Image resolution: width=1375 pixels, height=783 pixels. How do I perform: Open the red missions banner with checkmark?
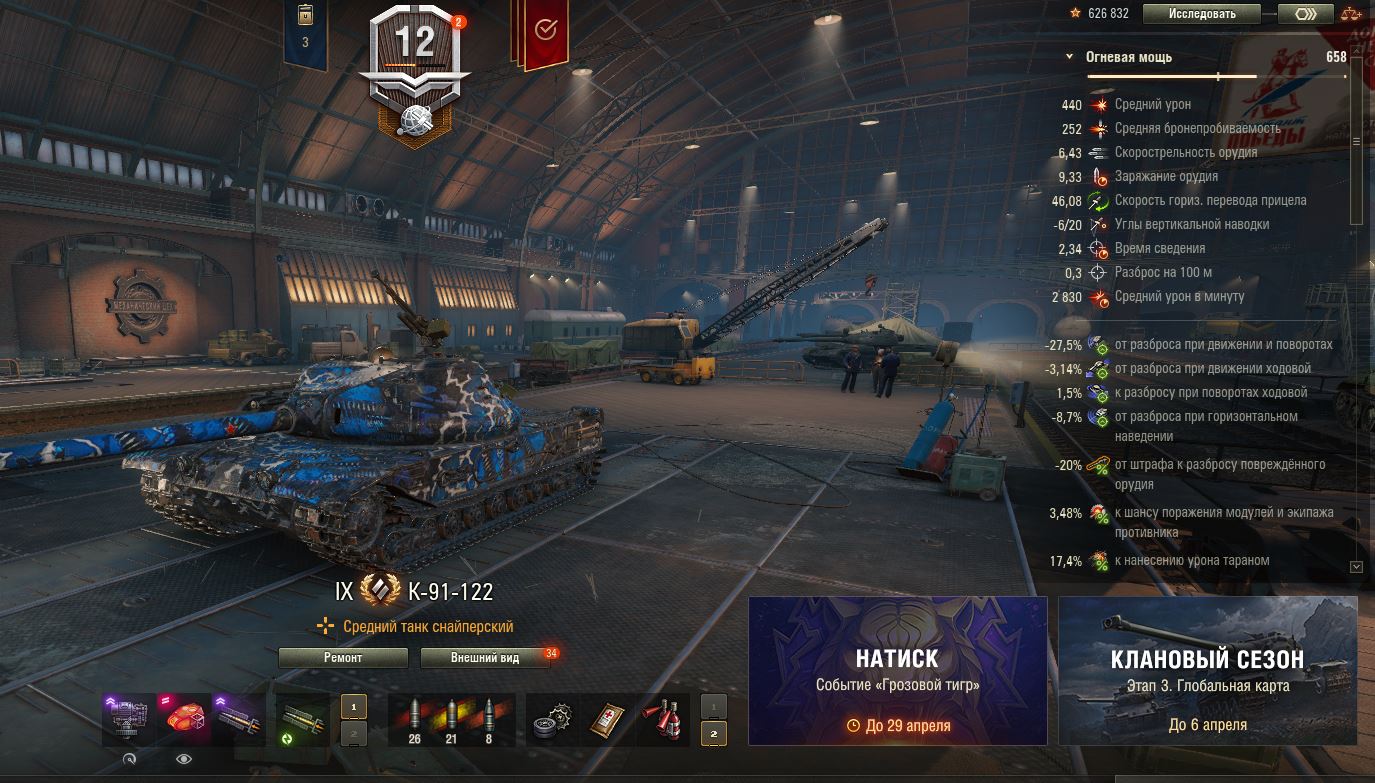(545, 32)
